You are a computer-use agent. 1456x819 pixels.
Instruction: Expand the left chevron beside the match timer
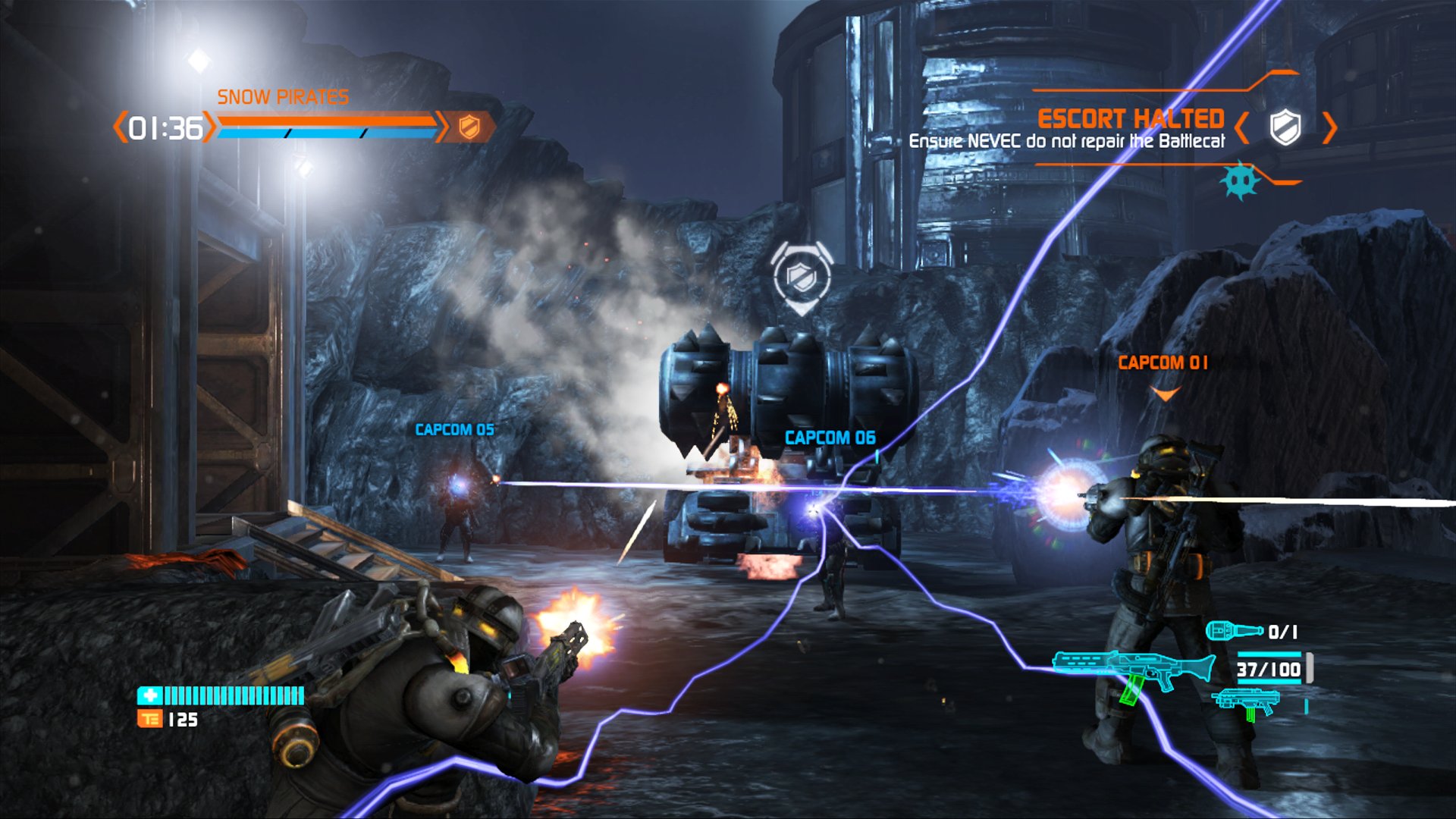(119, 128)
